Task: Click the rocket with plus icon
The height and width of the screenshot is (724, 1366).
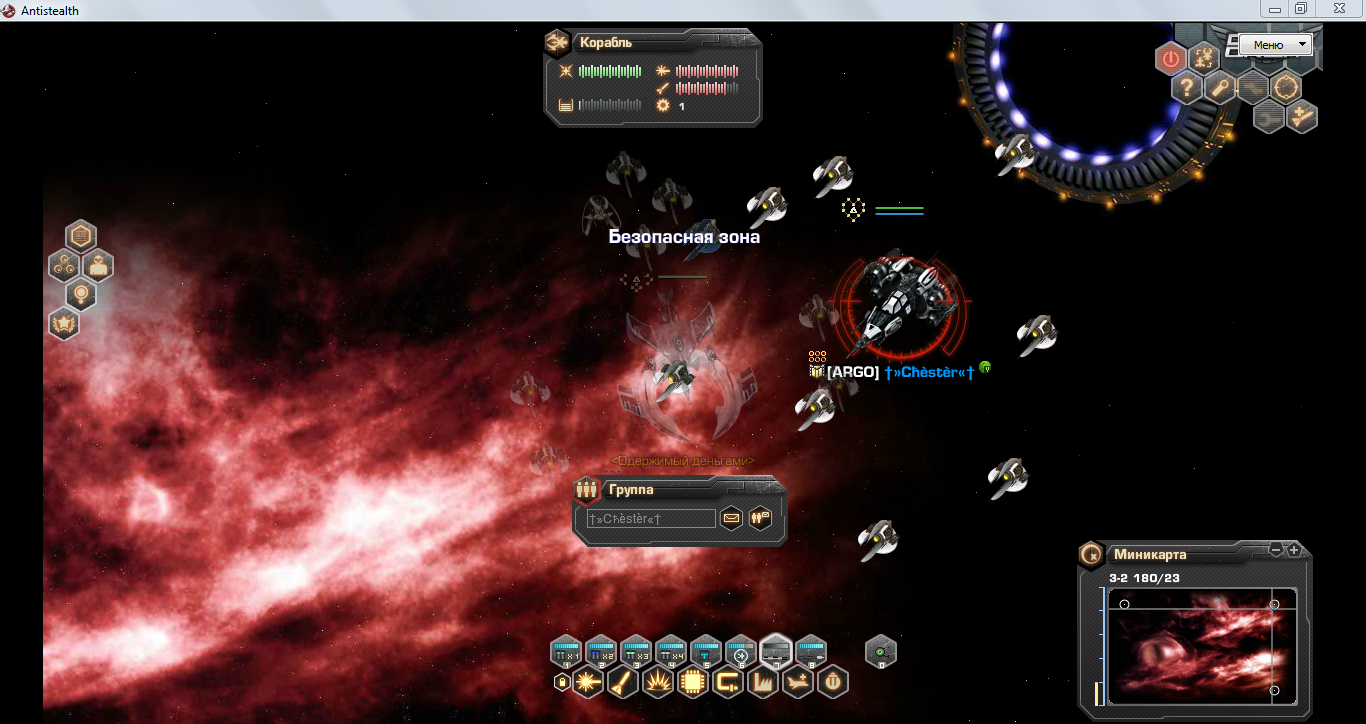Action: tap(1302, 117)
